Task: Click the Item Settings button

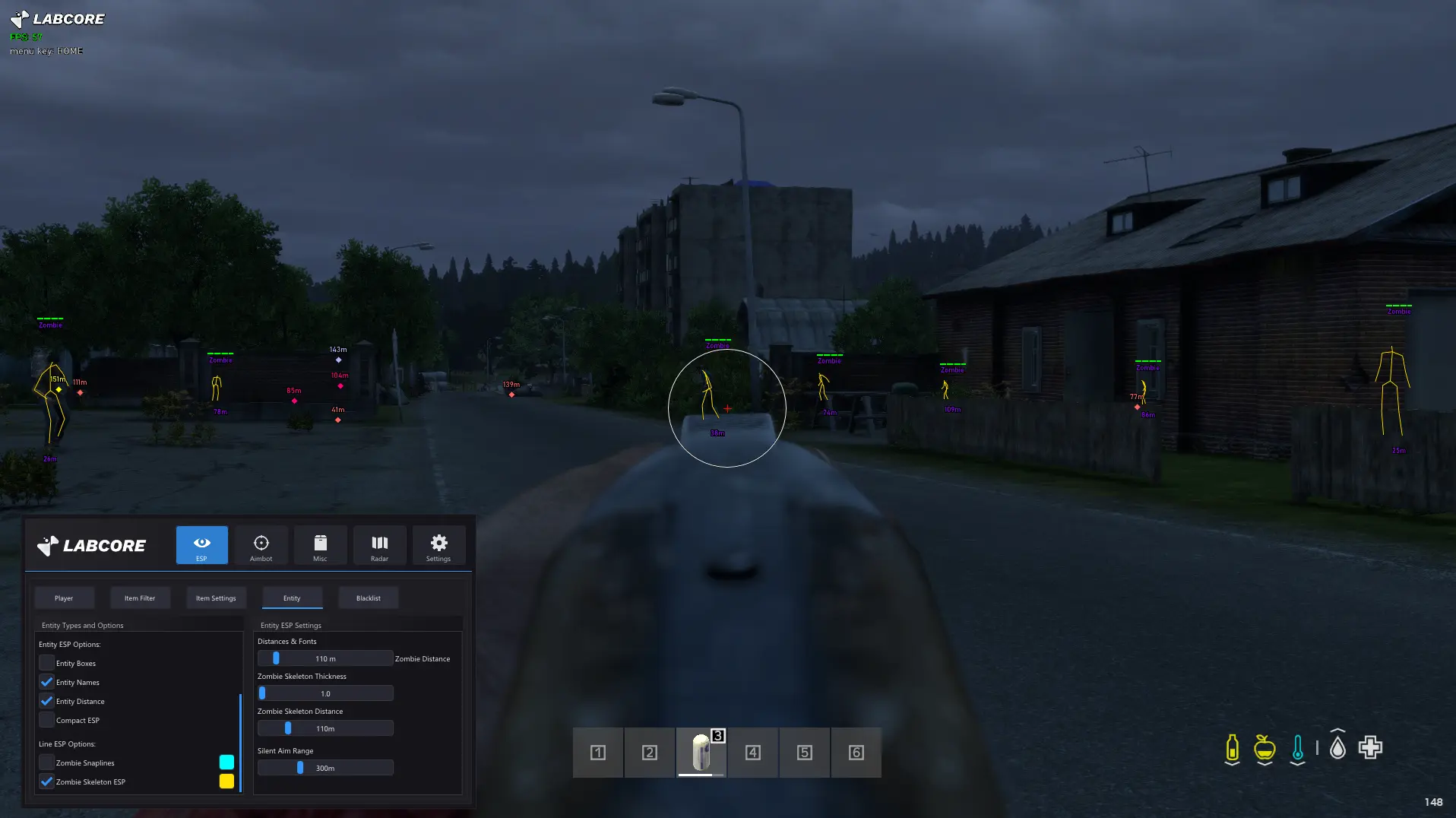Action: point(216,598)
